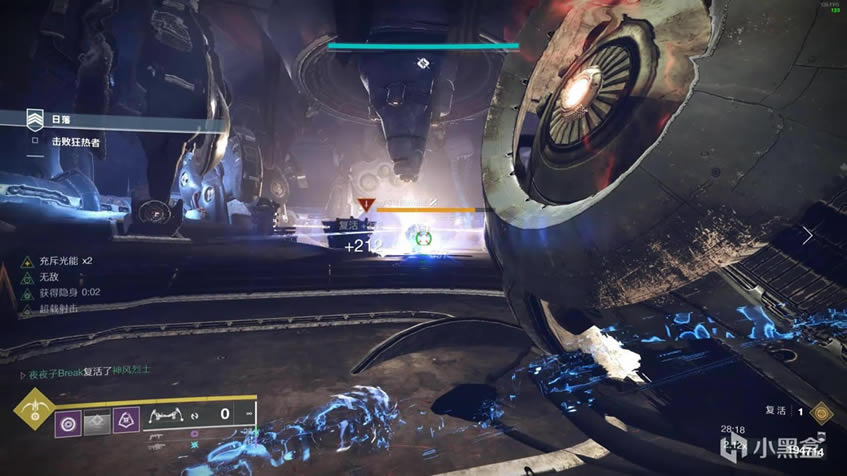Use the purple hooded class ability icon
The height and width of the screenshot is (476, 847).
(x=126, y=421)
